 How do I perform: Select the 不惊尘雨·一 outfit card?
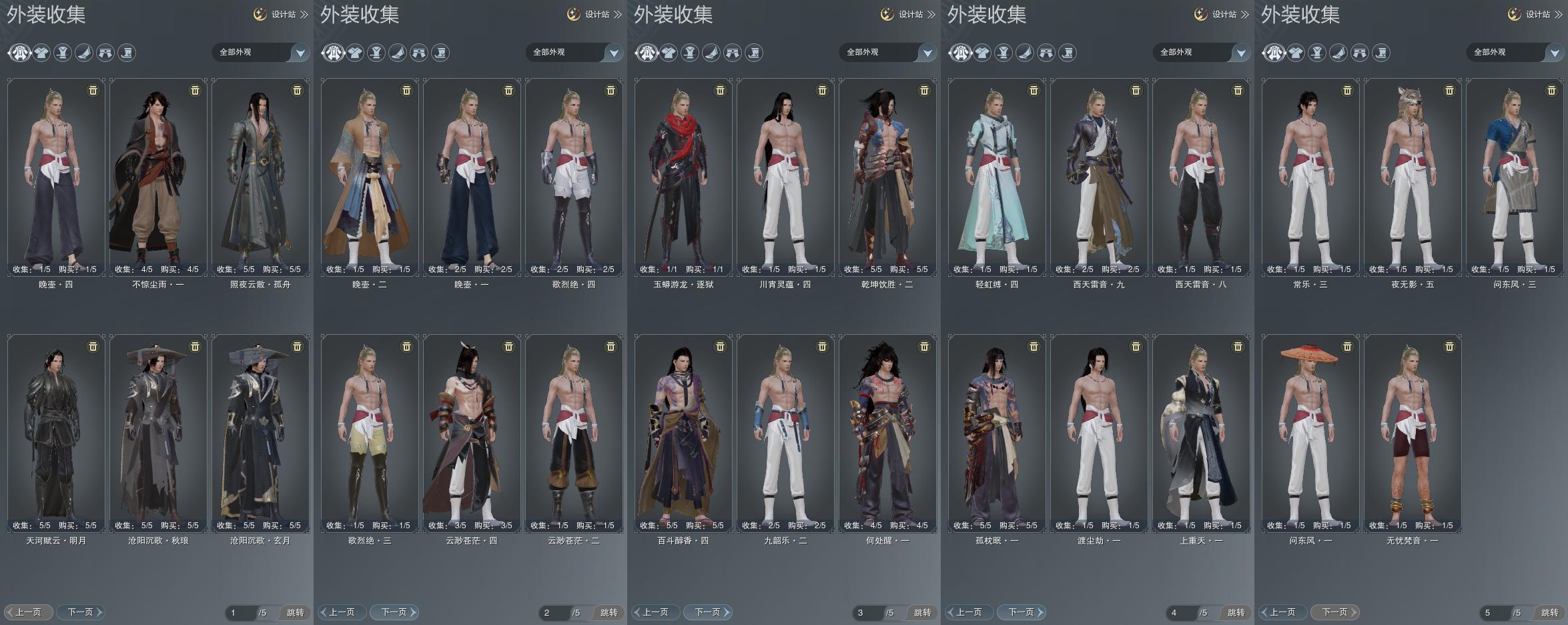click(x=158, y=177)
